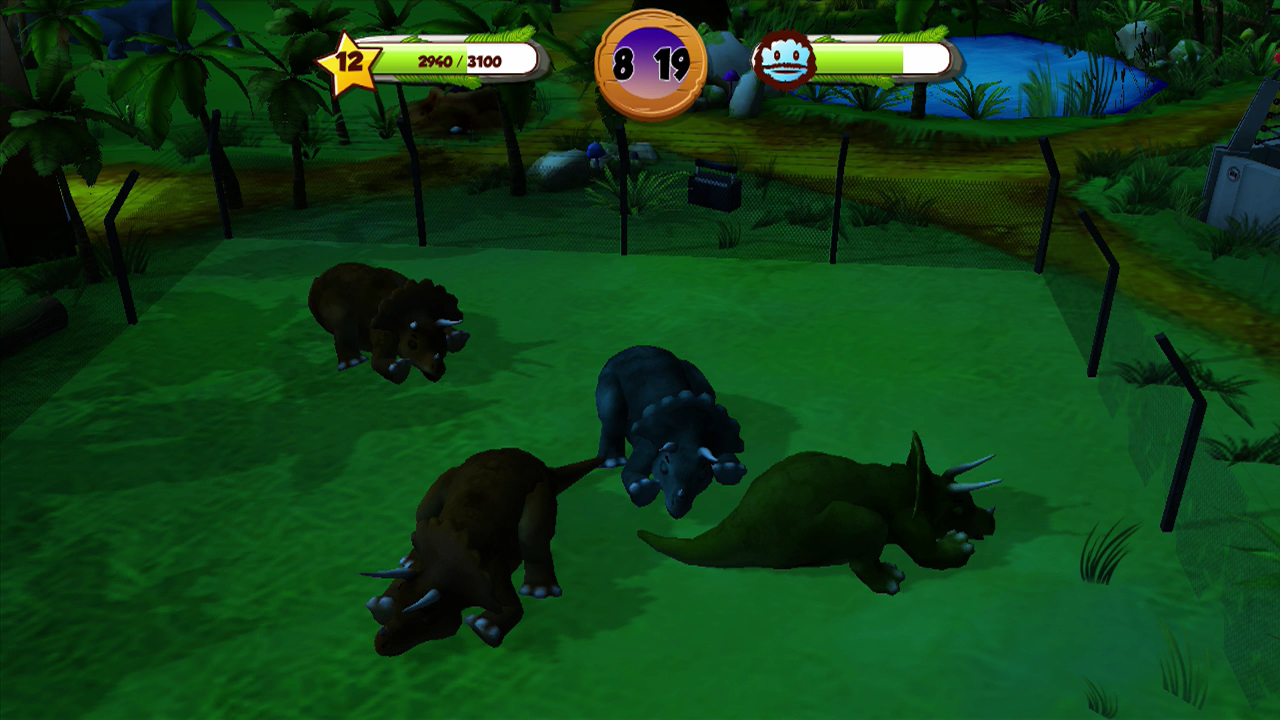
Task: Click the XP bar showing 2940 / 3100
Action: pos(462,58)
